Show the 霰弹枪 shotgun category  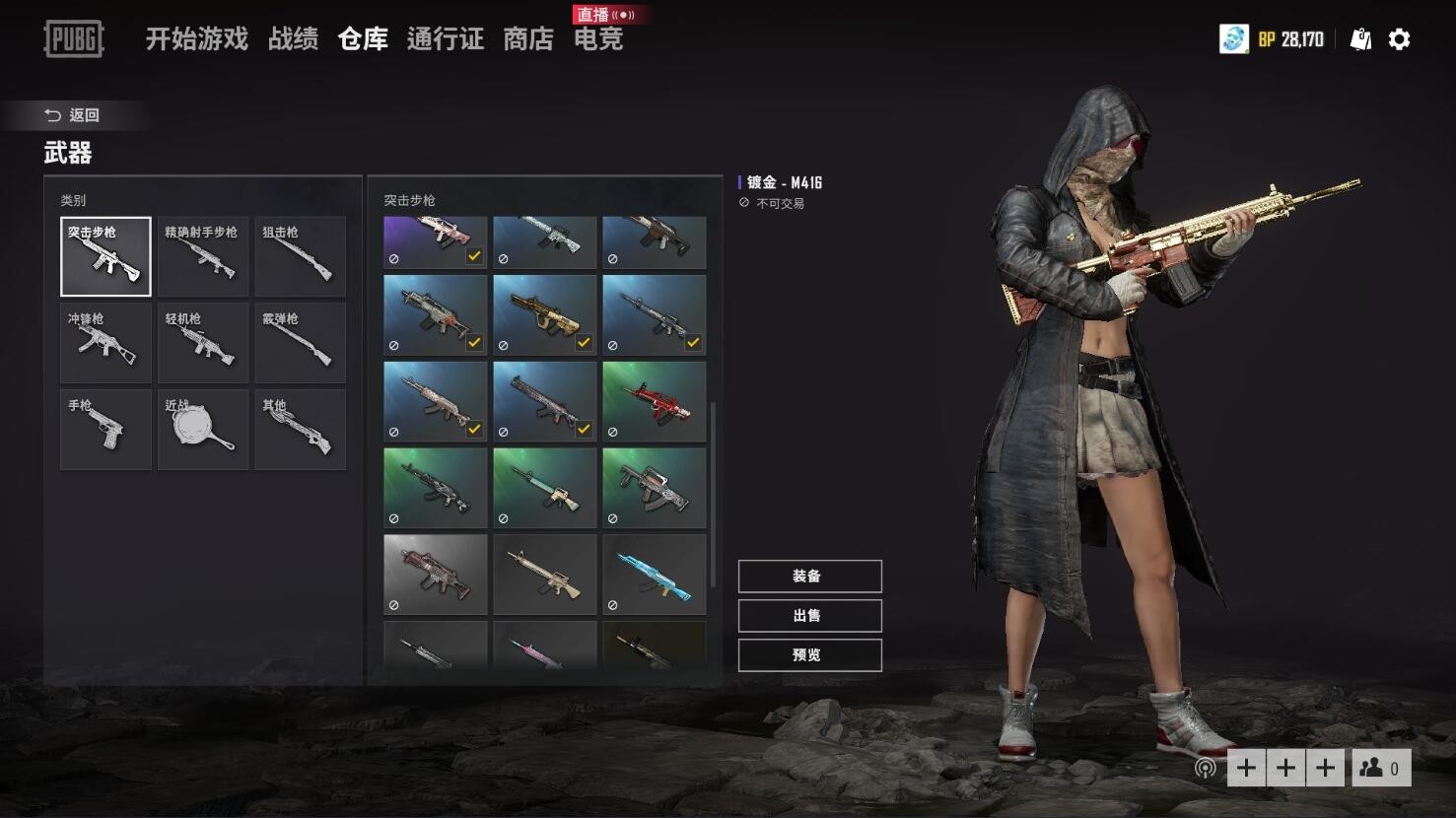point(300,343)
